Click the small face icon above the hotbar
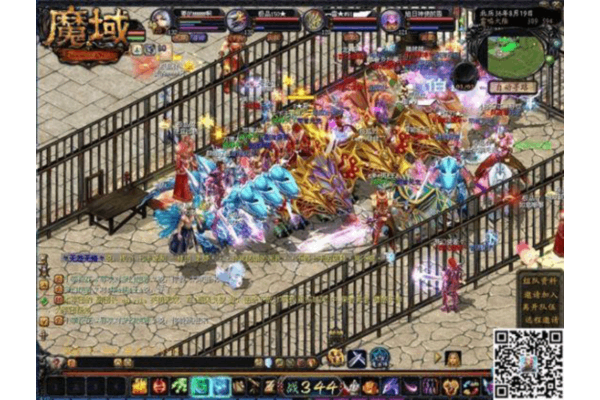The width and height of the screenshot is (600, 400). [x=453, y=358]
